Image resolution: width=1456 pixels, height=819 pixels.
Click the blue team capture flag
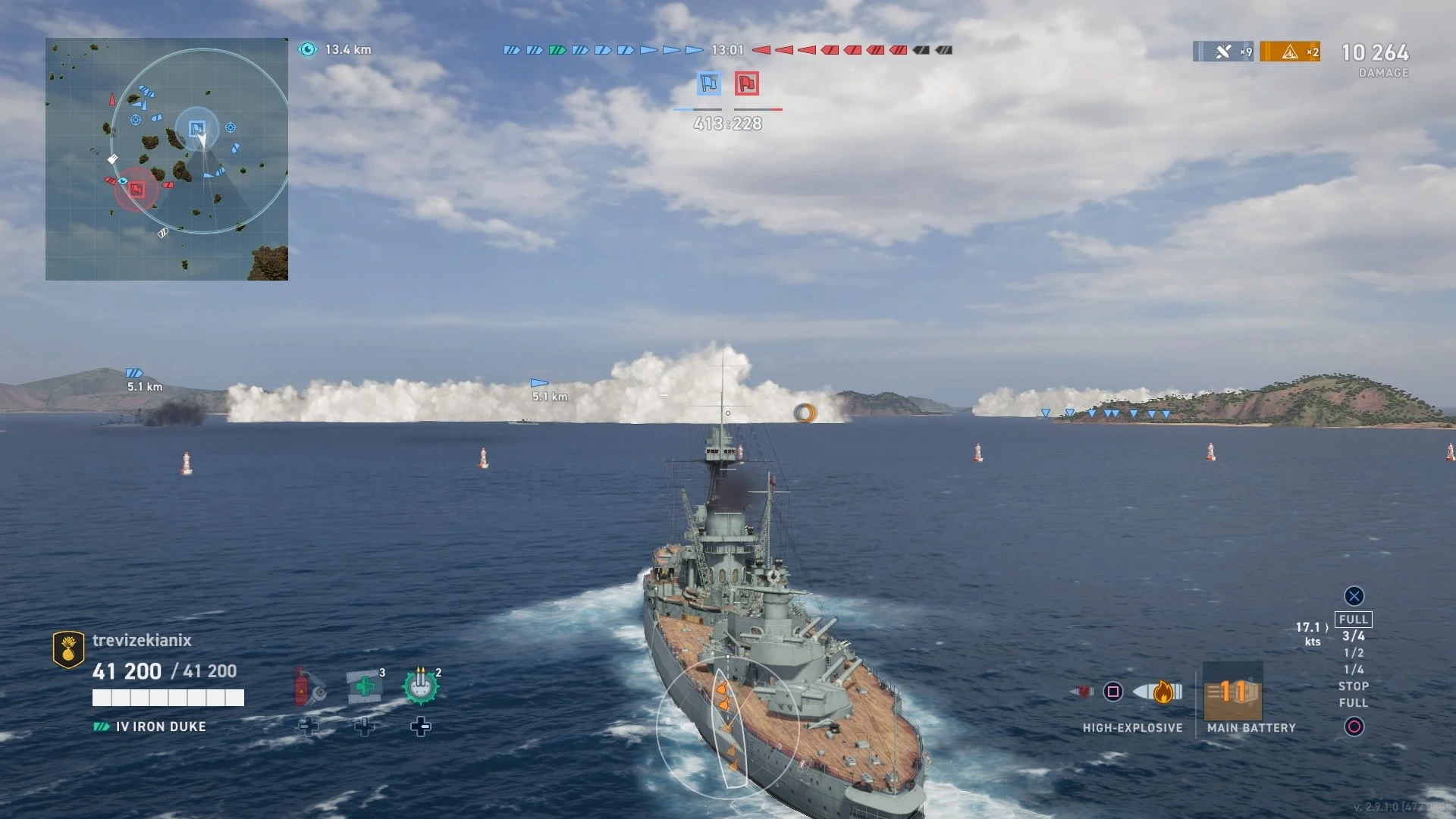click(709, 83)
